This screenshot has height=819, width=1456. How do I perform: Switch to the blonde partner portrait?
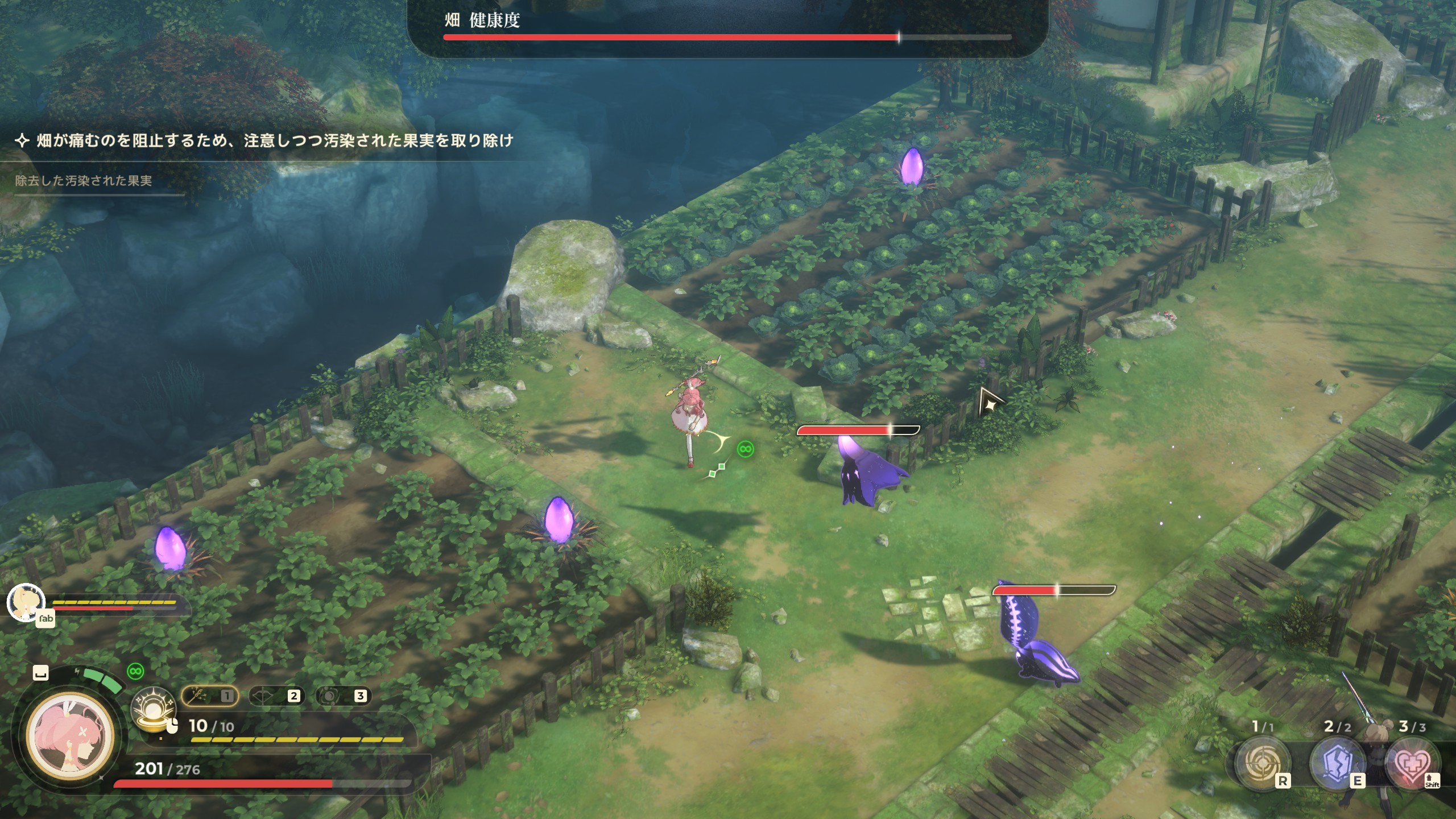click(x=26, y=602)
